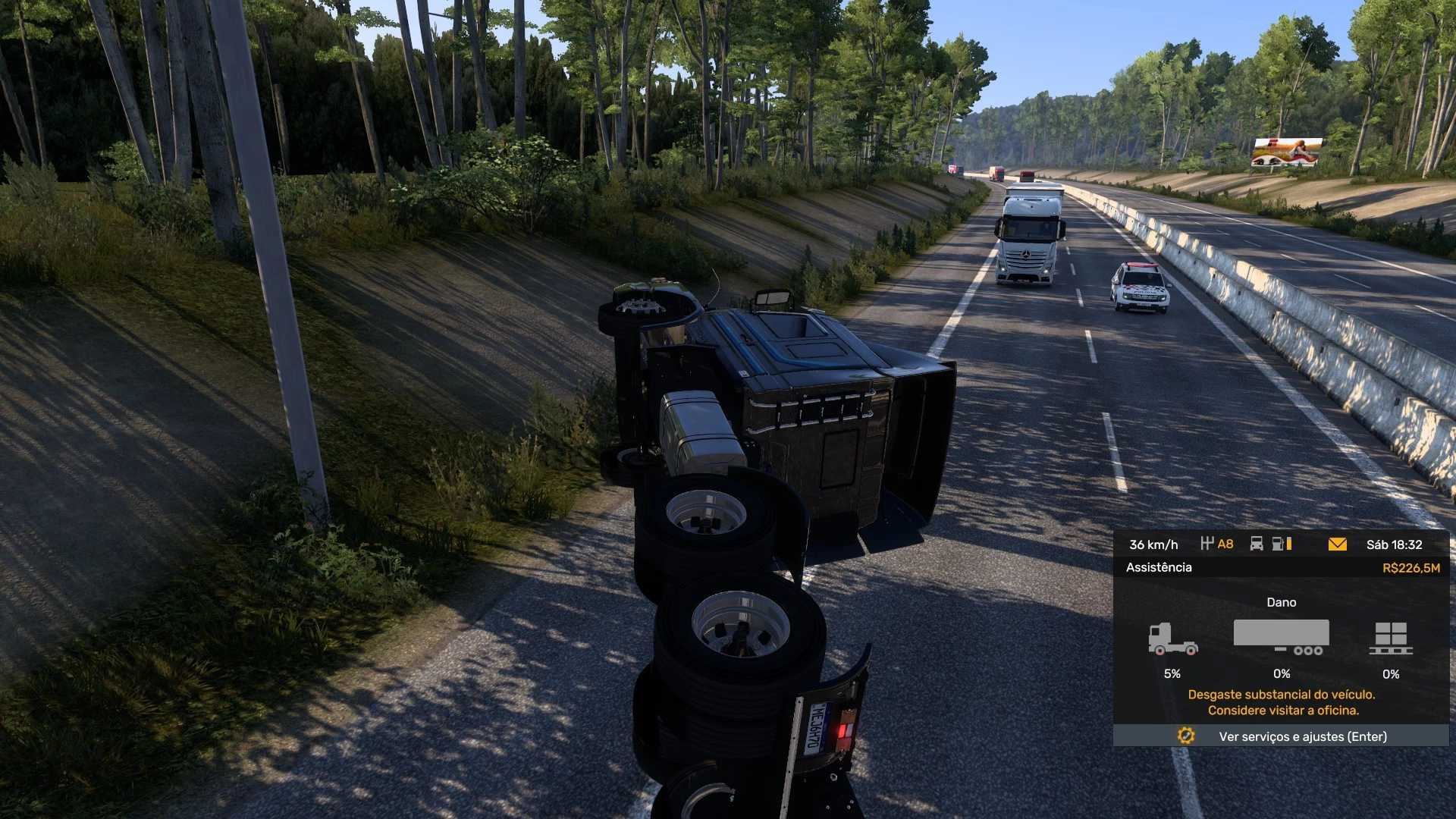Click the truck front icon in top bar
The height and width of the screenshot is (819, 1456).
point(1257,544)
